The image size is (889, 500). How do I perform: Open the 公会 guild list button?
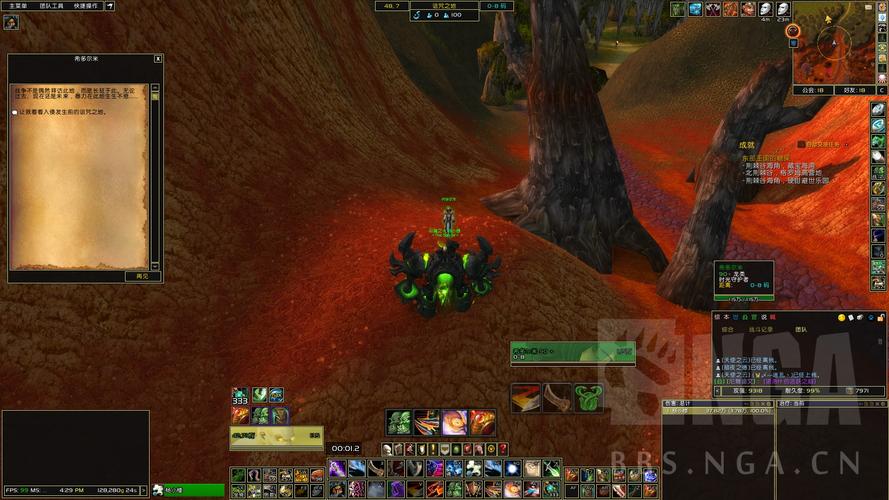coord(810,89)
